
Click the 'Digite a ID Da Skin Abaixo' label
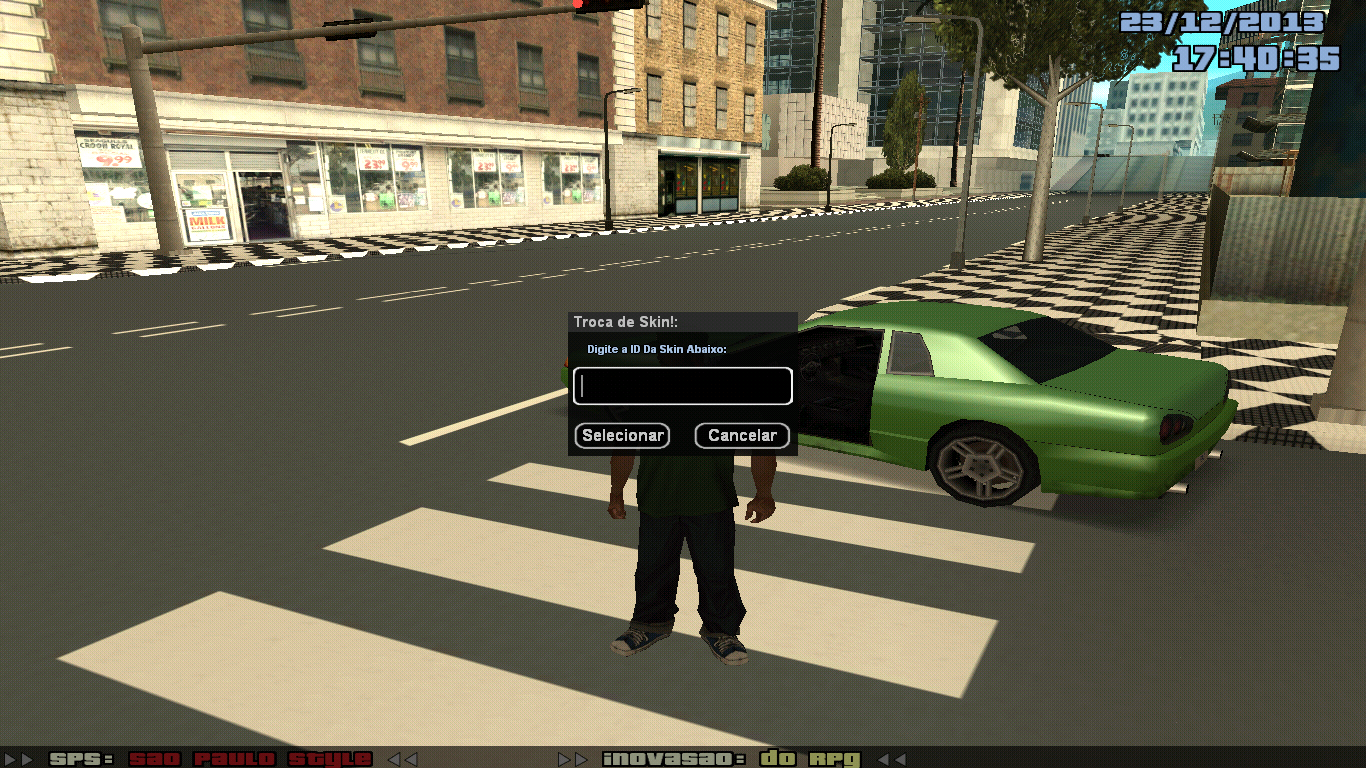click(657, 351)
